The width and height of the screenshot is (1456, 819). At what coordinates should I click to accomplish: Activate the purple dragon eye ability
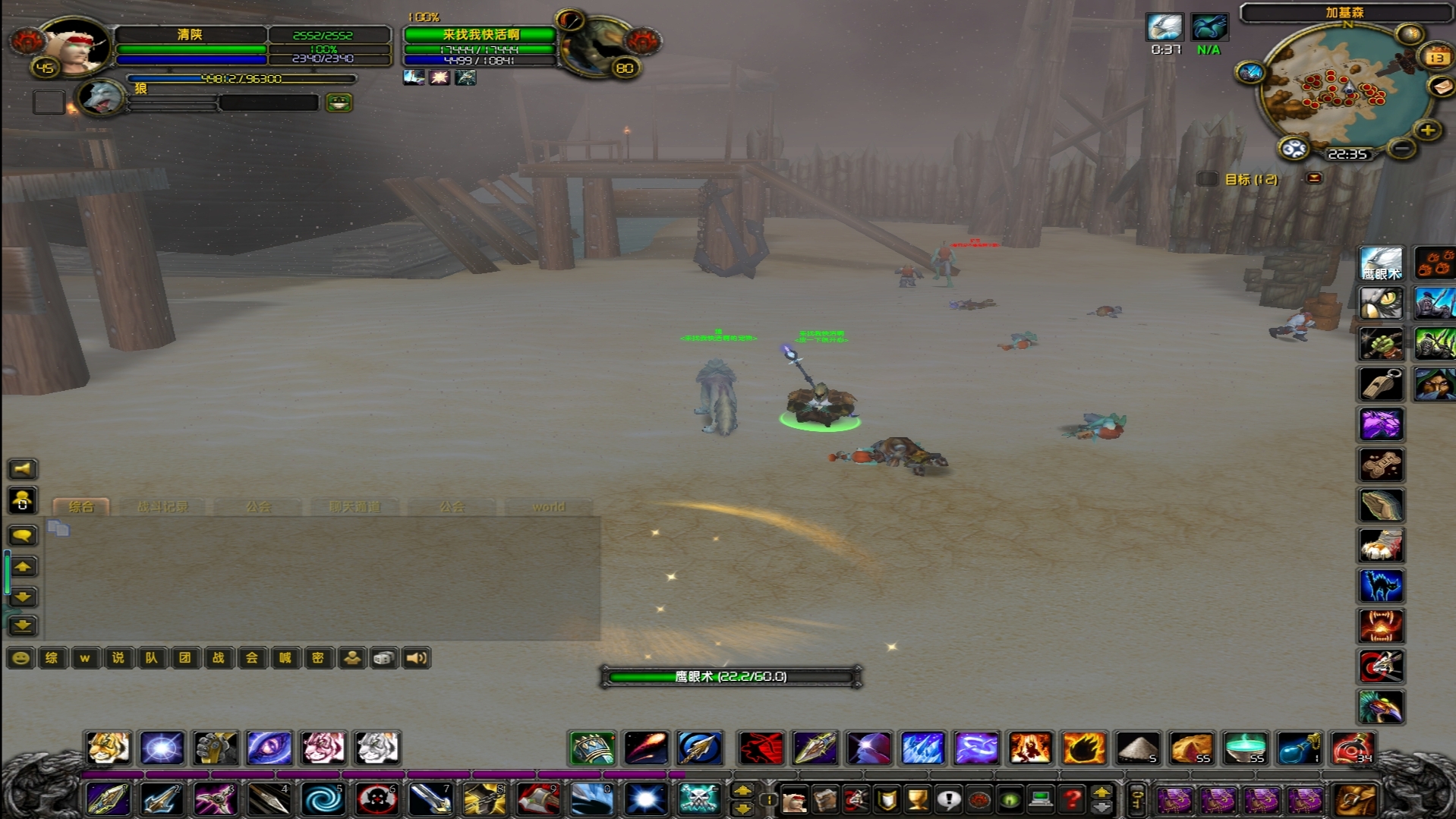(269, 748)
